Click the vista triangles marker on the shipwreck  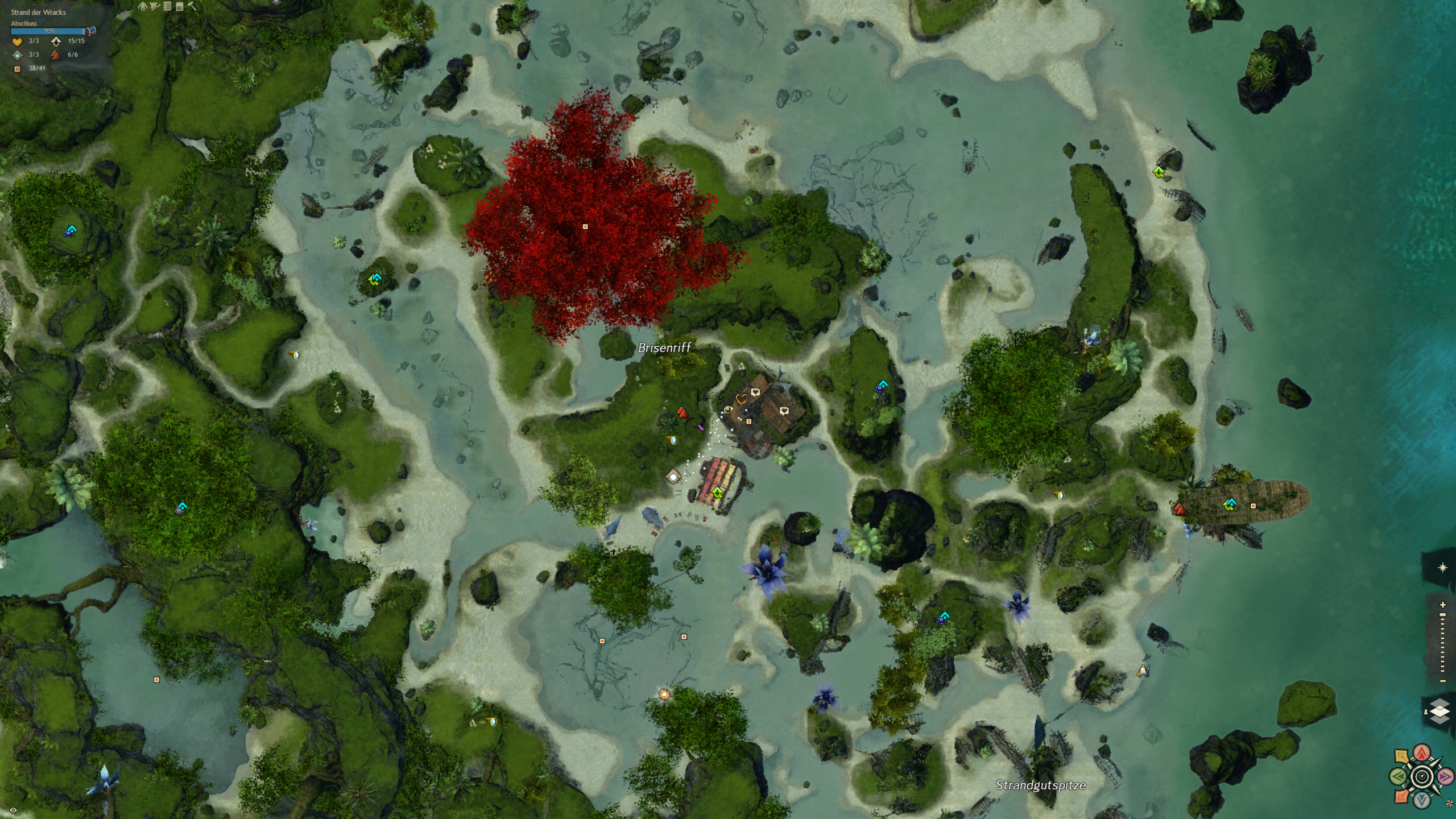click(1180, 509)
